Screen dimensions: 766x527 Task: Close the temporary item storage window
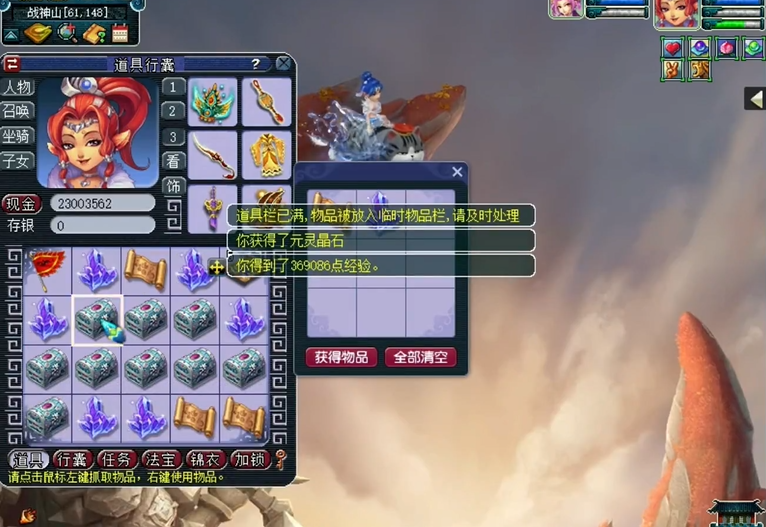pos(457,172)
